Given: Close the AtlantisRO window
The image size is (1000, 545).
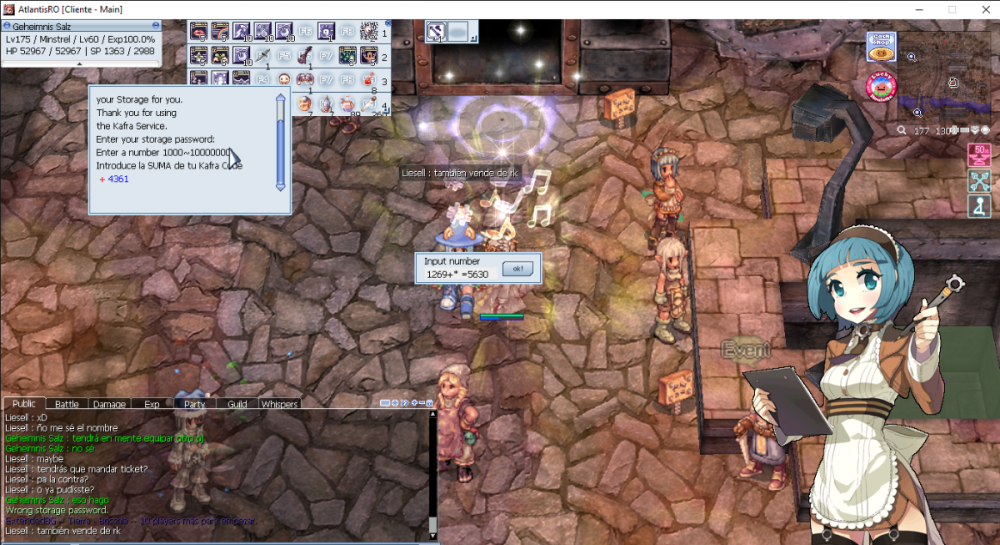Looking at the screenshot, I should 984,9.
